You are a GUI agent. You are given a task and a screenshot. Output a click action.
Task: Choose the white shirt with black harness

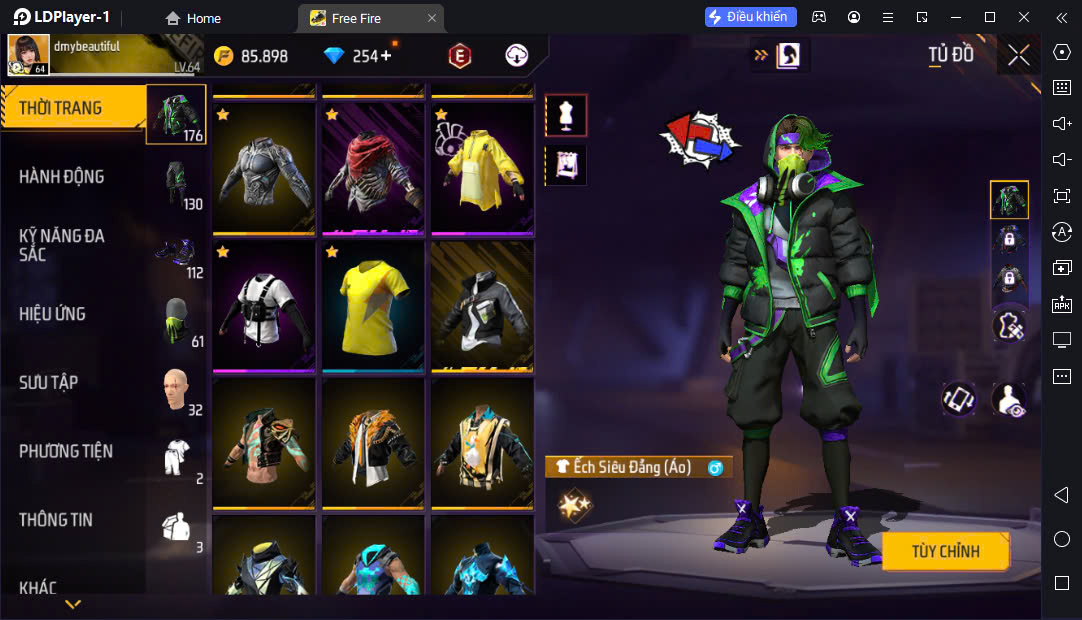click(x=264, y=304)
